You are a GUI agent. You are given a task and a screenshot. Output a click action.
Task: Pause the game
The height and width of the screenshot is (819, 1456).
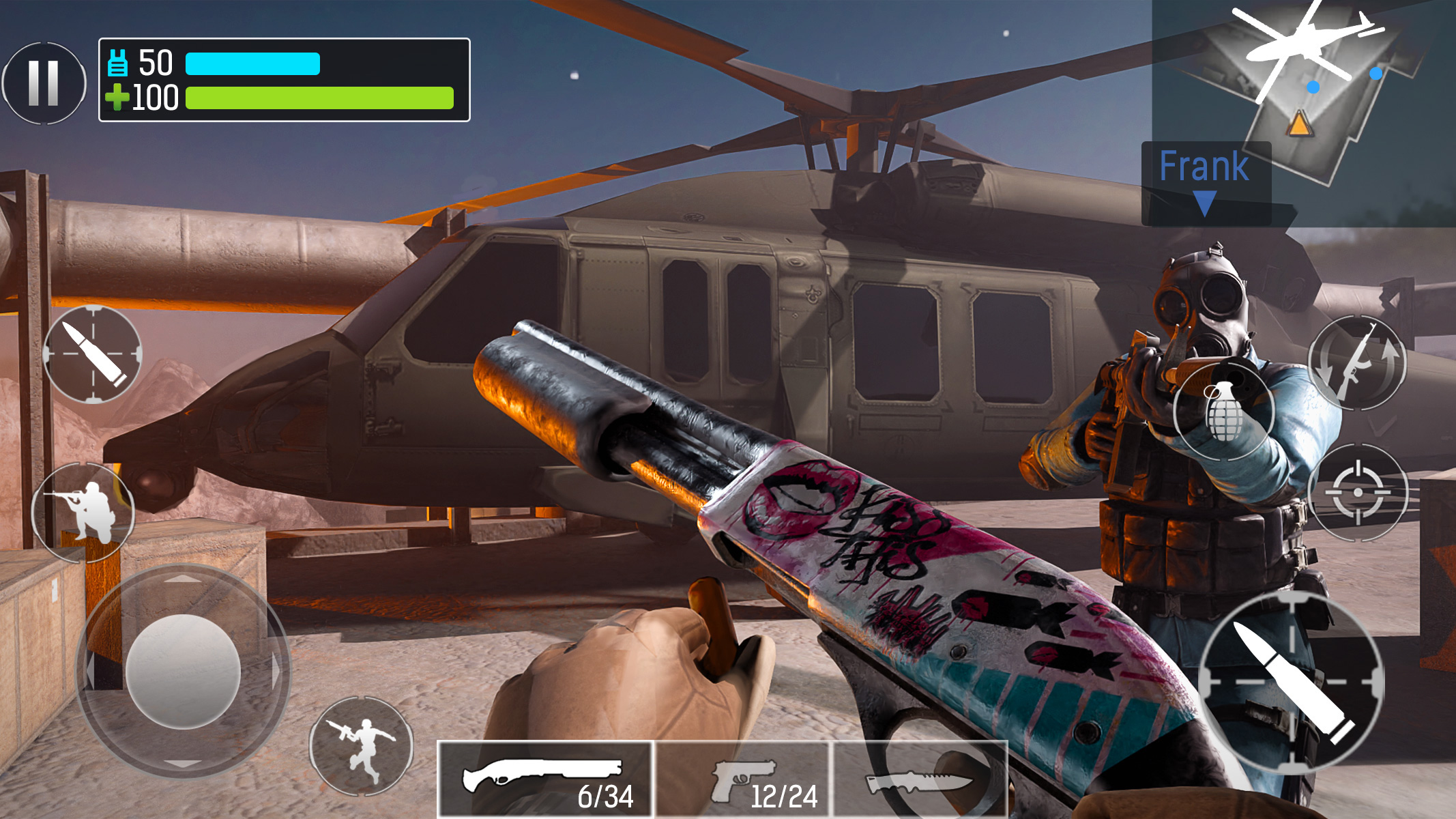tap(43, 82)
